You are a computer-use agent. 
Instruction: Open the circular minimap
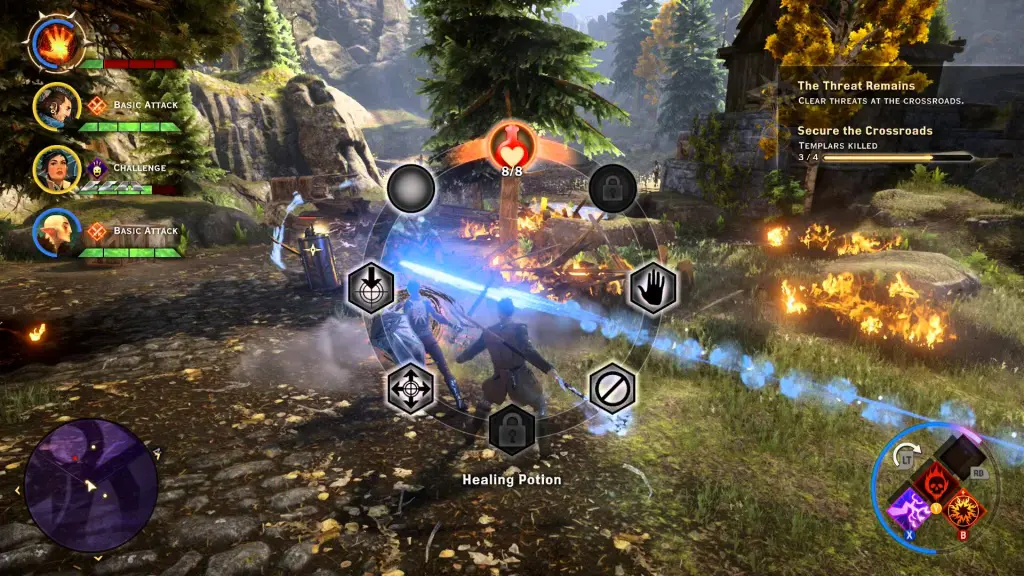coord(91,485)
